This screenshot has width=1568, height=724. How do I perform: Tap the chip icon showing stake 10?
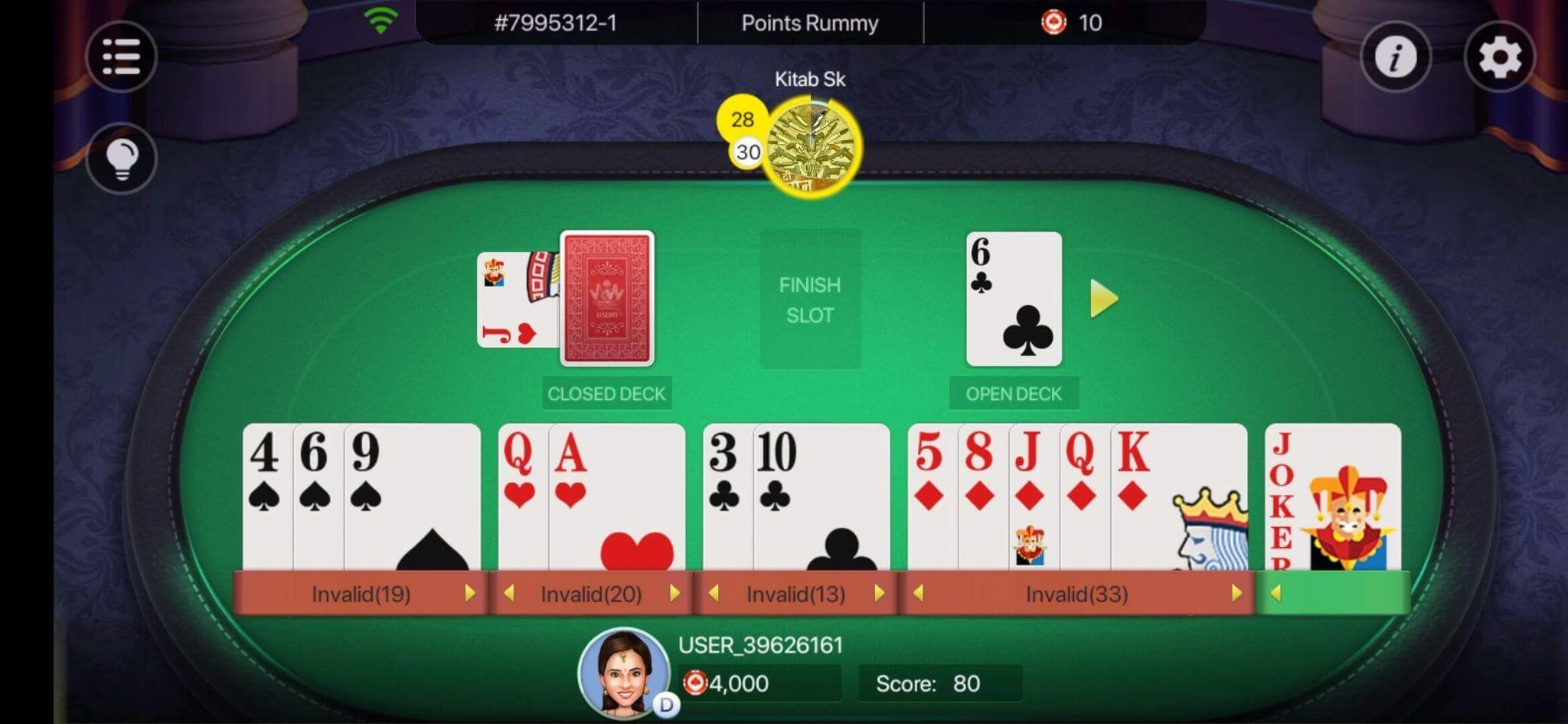click(x=1055, y=21)
